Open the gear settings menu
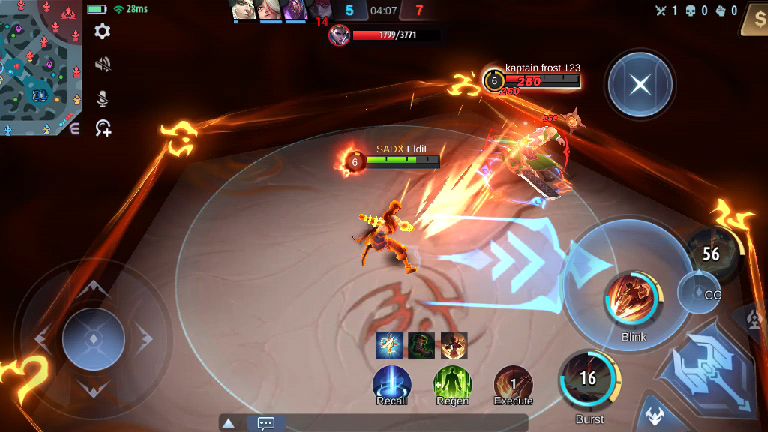This screenshot has width=768, height=432. coord(102,32)
